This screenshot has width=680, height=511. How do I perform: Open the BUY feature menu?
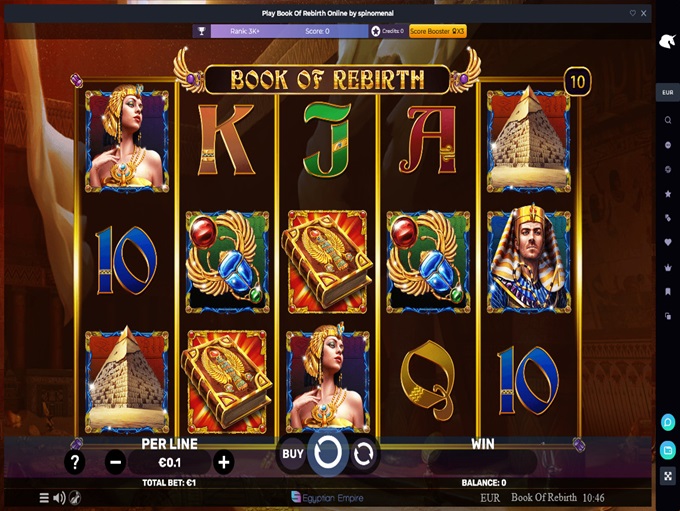point(292,453)
